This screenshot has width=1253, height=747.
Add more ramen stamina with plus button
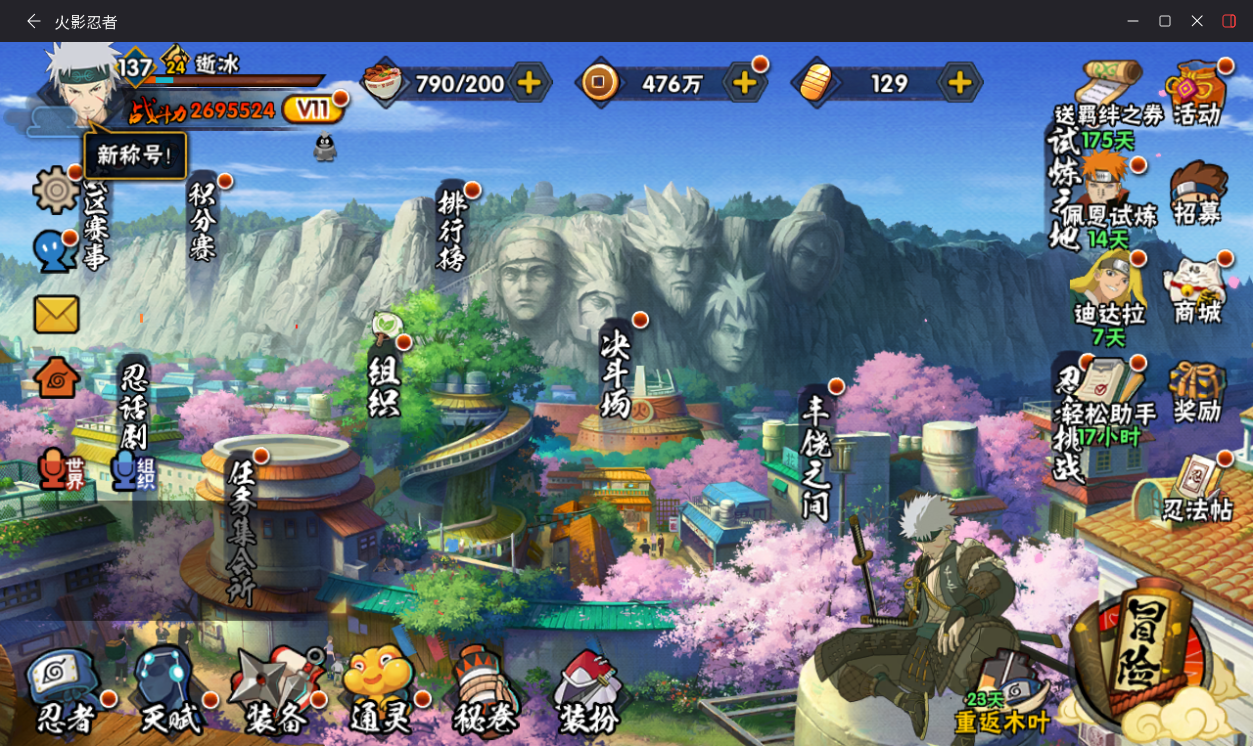pos(529,83)
